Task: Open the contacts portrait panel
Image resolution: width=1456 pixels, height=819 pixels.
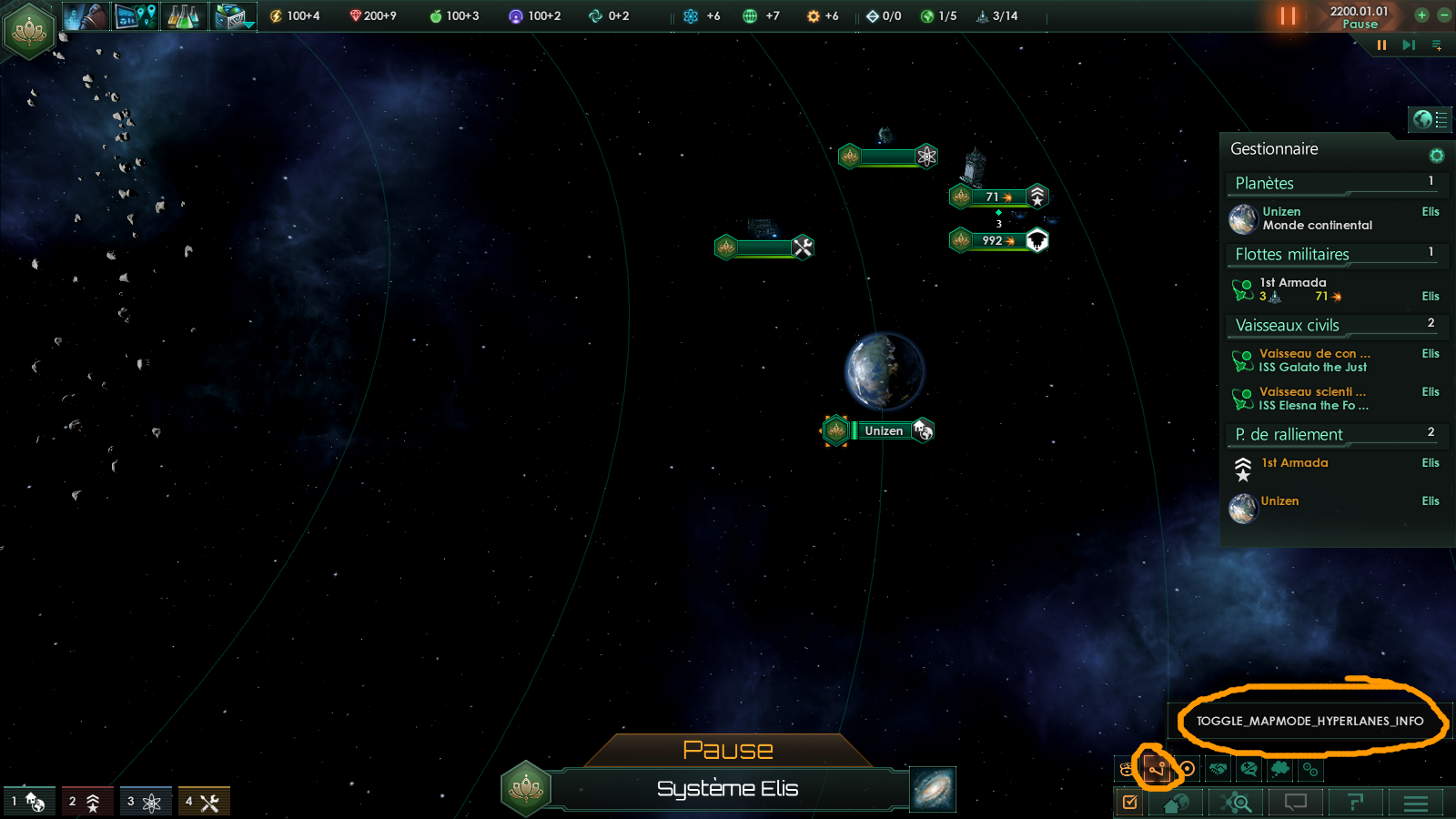Action: (x=86, y=16)
